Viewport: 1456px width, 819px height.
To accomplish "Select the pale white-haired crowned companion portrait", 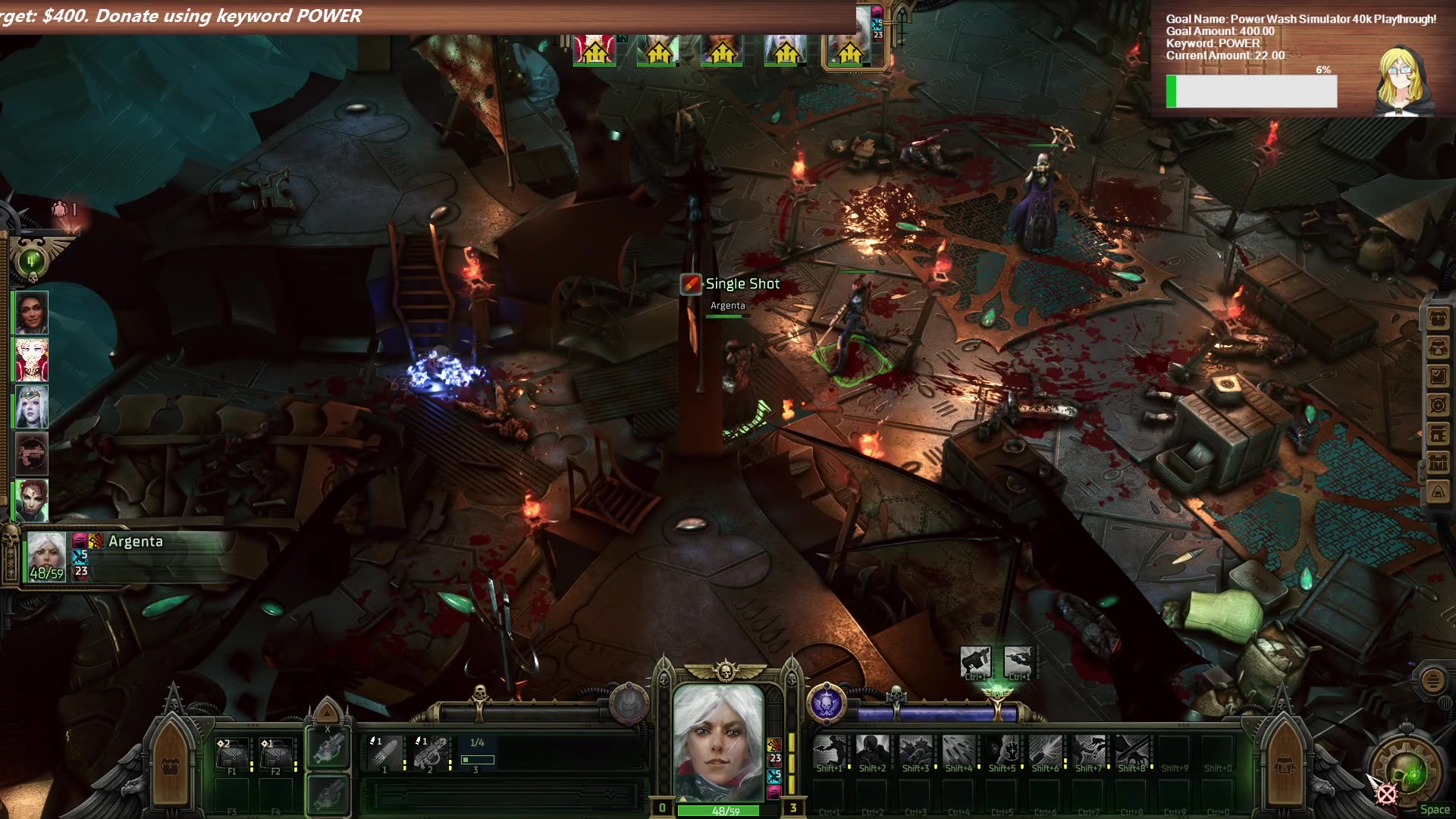I will (31, 406).
